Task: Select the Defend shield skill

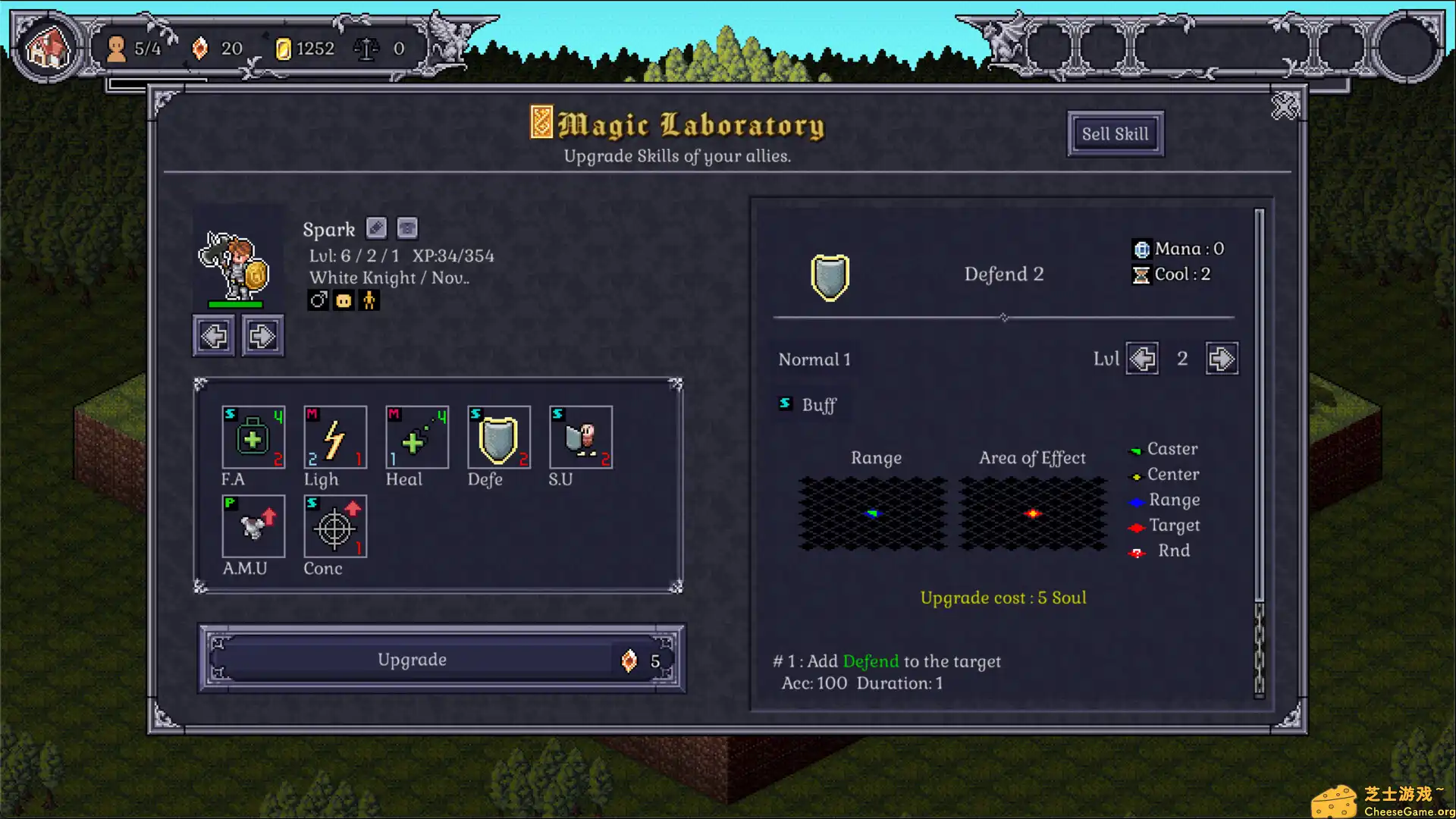Action: (x=499, y=438)
